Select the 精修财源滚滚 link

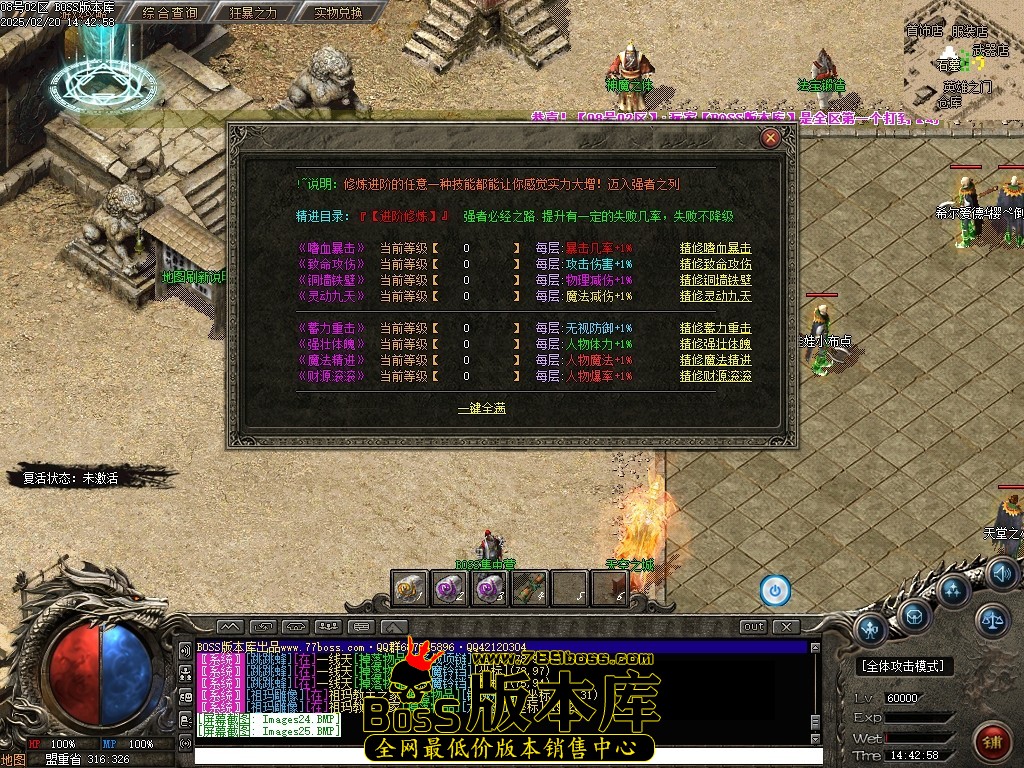715,376
